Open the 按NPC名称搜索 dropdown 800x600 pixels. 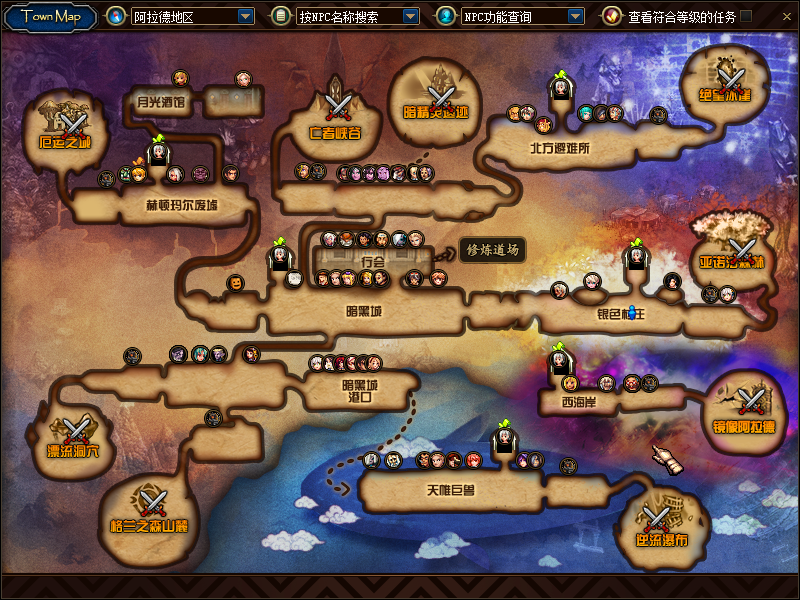point(410,17)
